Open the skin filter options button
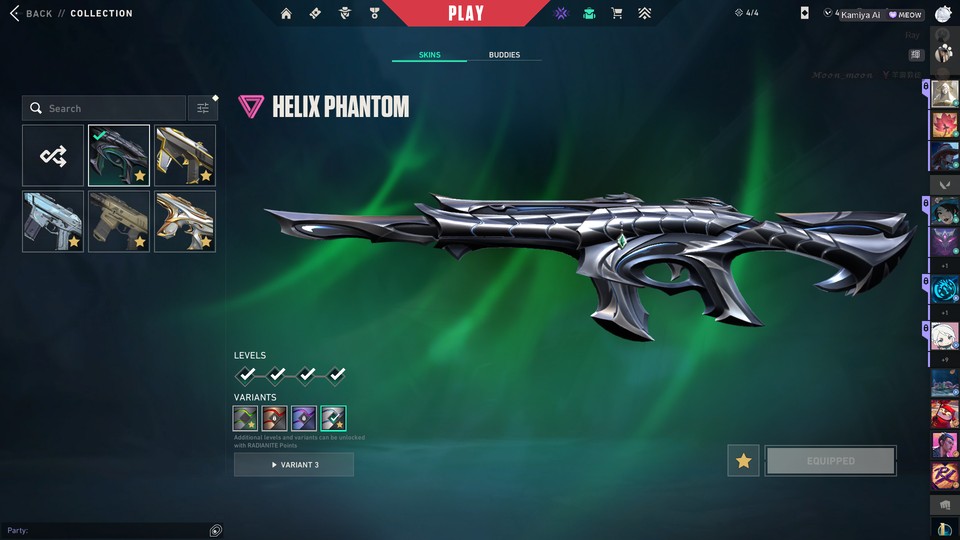 [x=203, y=108]
